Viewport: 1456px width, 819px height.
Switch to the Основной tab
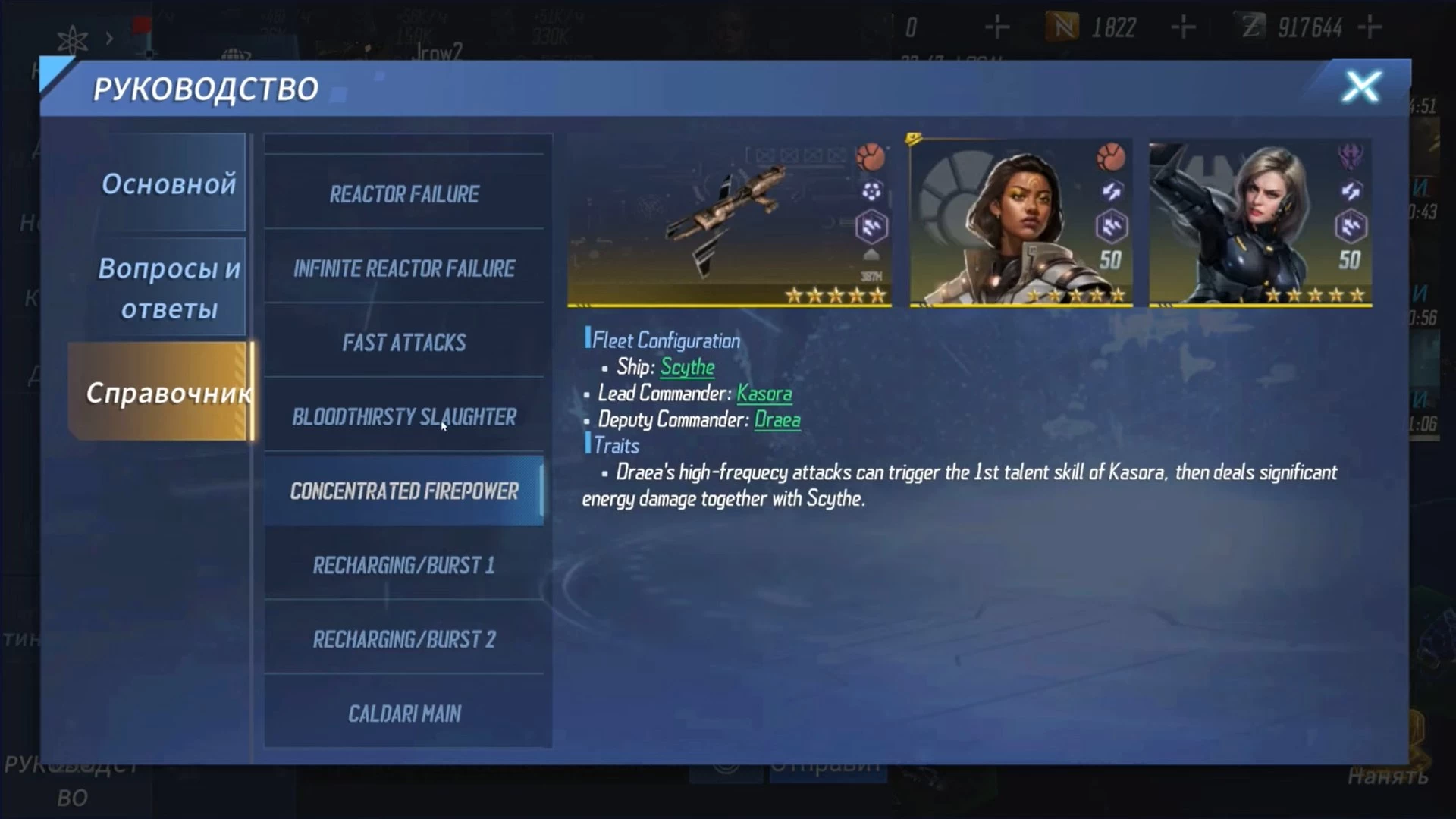click(x=168, y=184)
